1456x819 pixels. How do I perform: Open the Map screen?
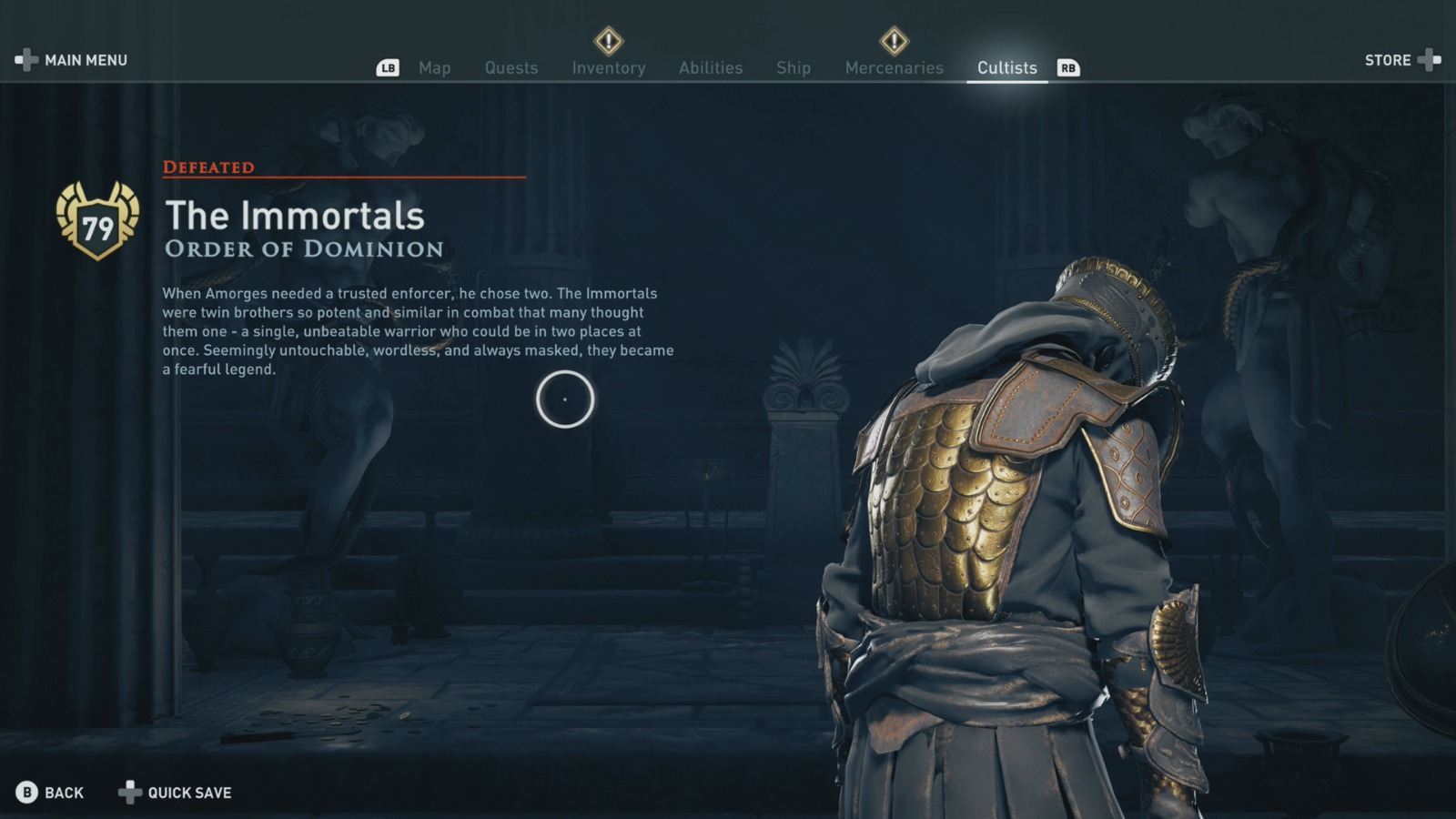tap(435, 67)
